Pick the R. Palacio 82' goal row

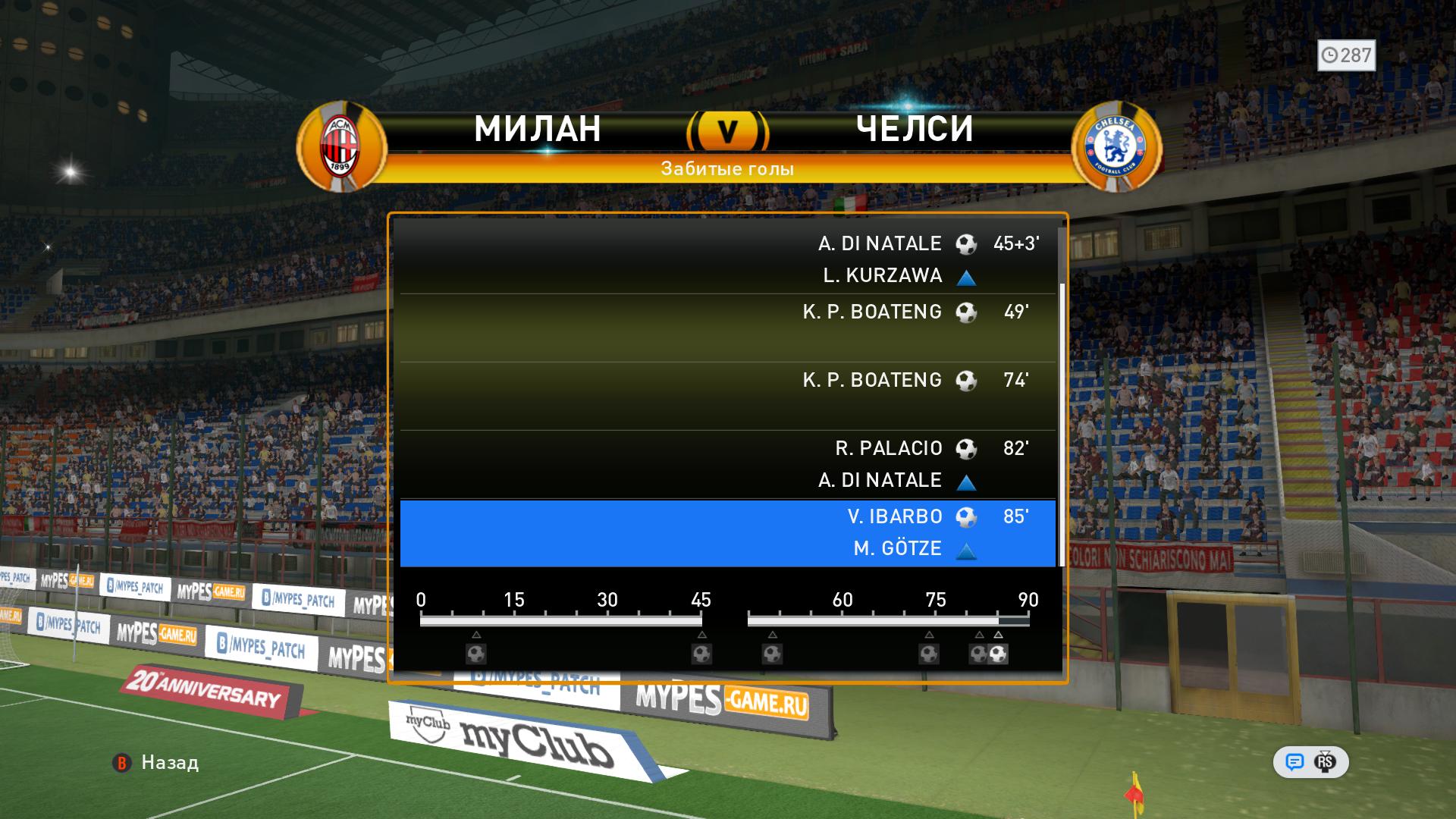click(727, 463)
